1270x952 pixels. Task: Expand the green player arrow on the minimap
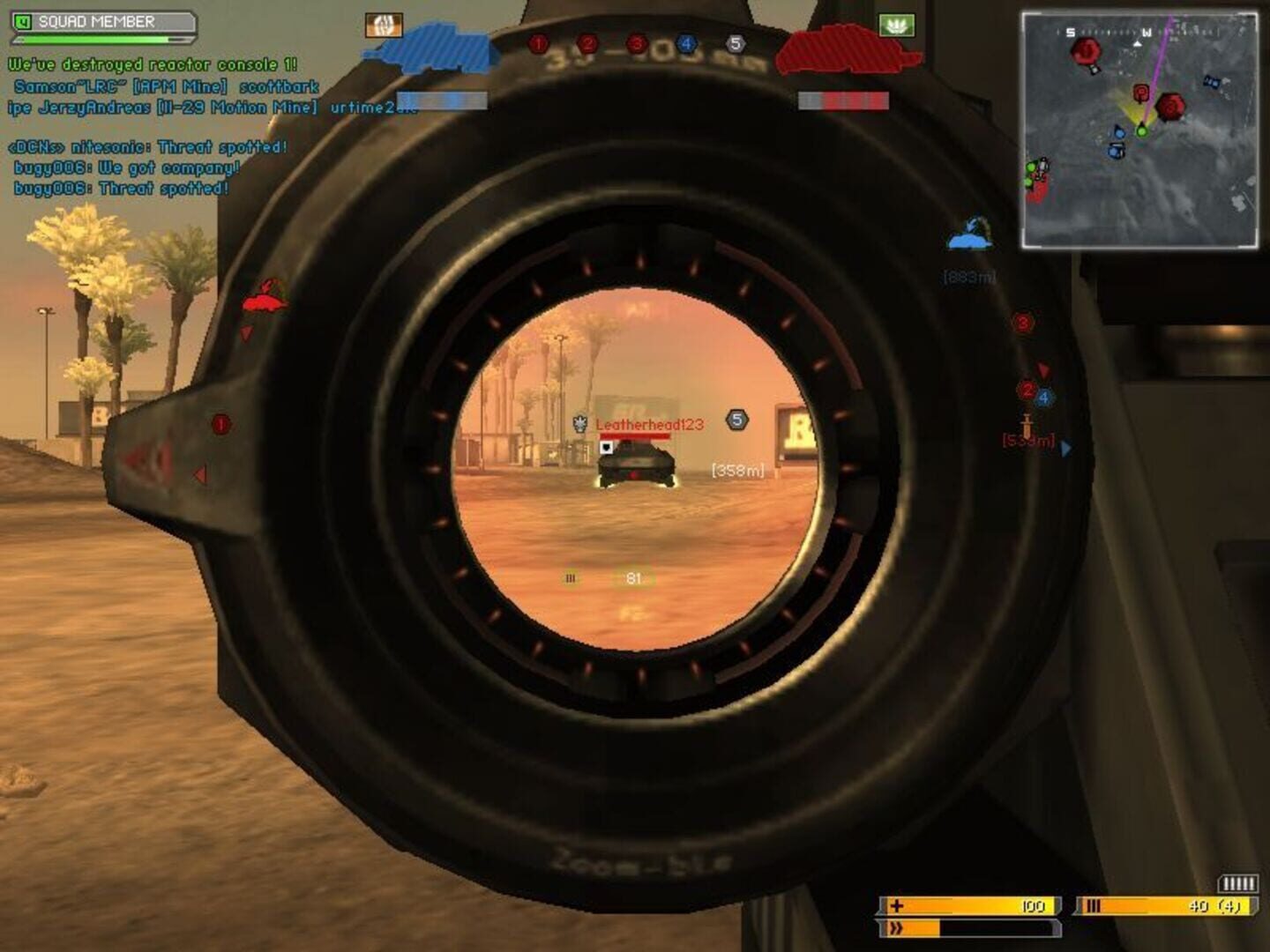[1142, 130]
